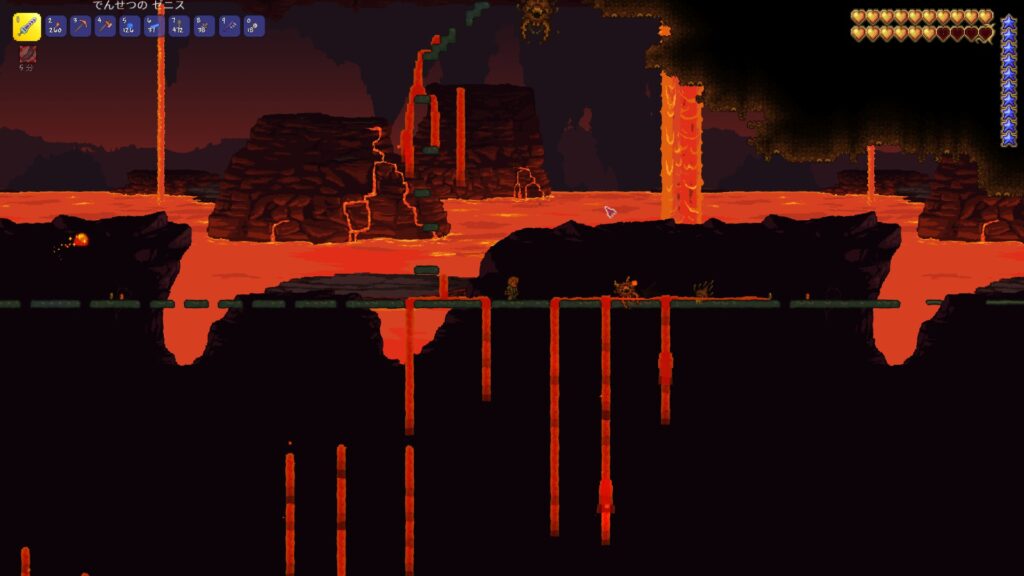The width and height of the screenshot is (1024, 576).
Task: Equip the hammer-axe in hotbar slot 4
Action: [105, 26]
